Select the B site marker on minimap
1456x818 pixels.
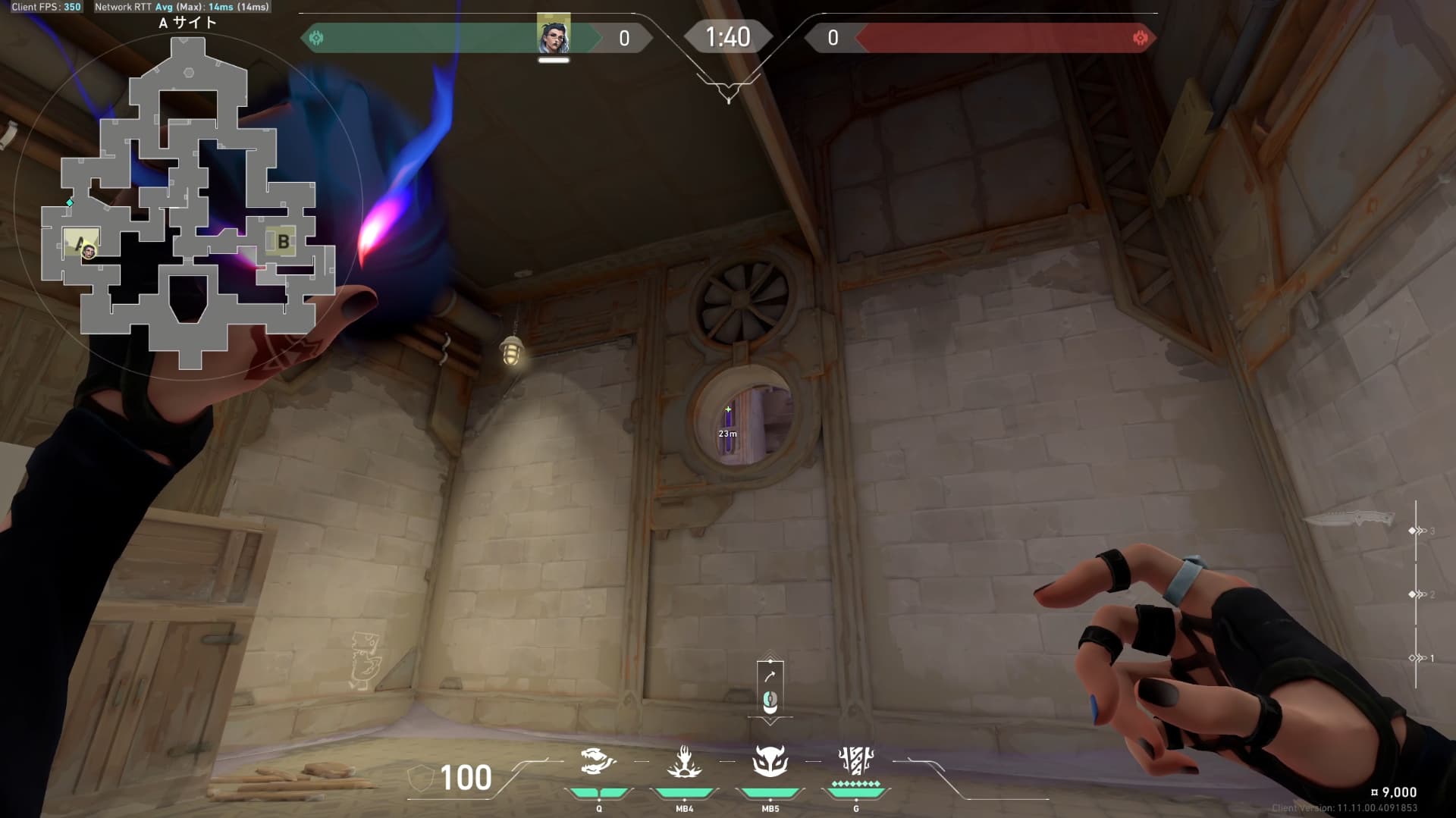(283, 242)
